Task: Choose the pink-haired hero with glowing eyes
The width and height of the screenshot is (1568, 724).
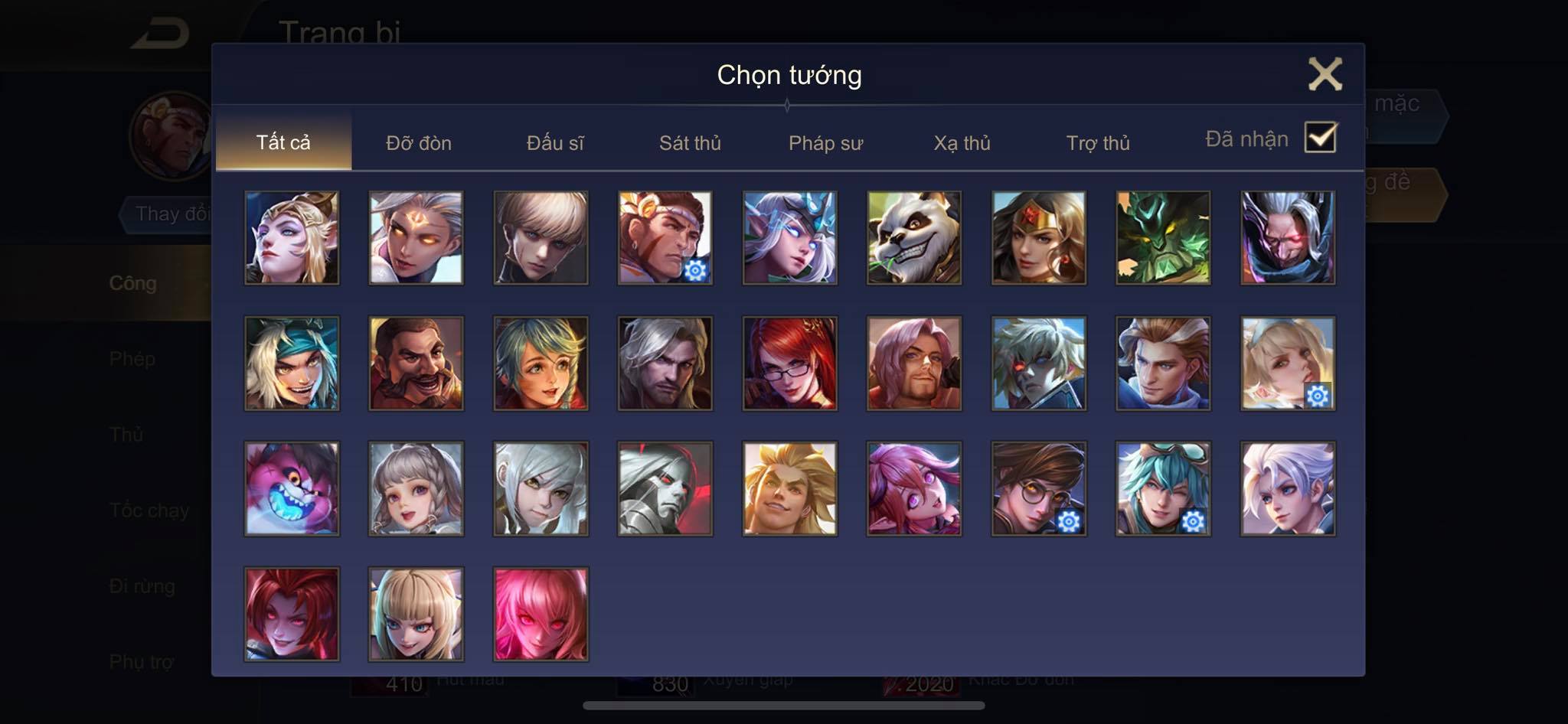Action: (541, 614)
